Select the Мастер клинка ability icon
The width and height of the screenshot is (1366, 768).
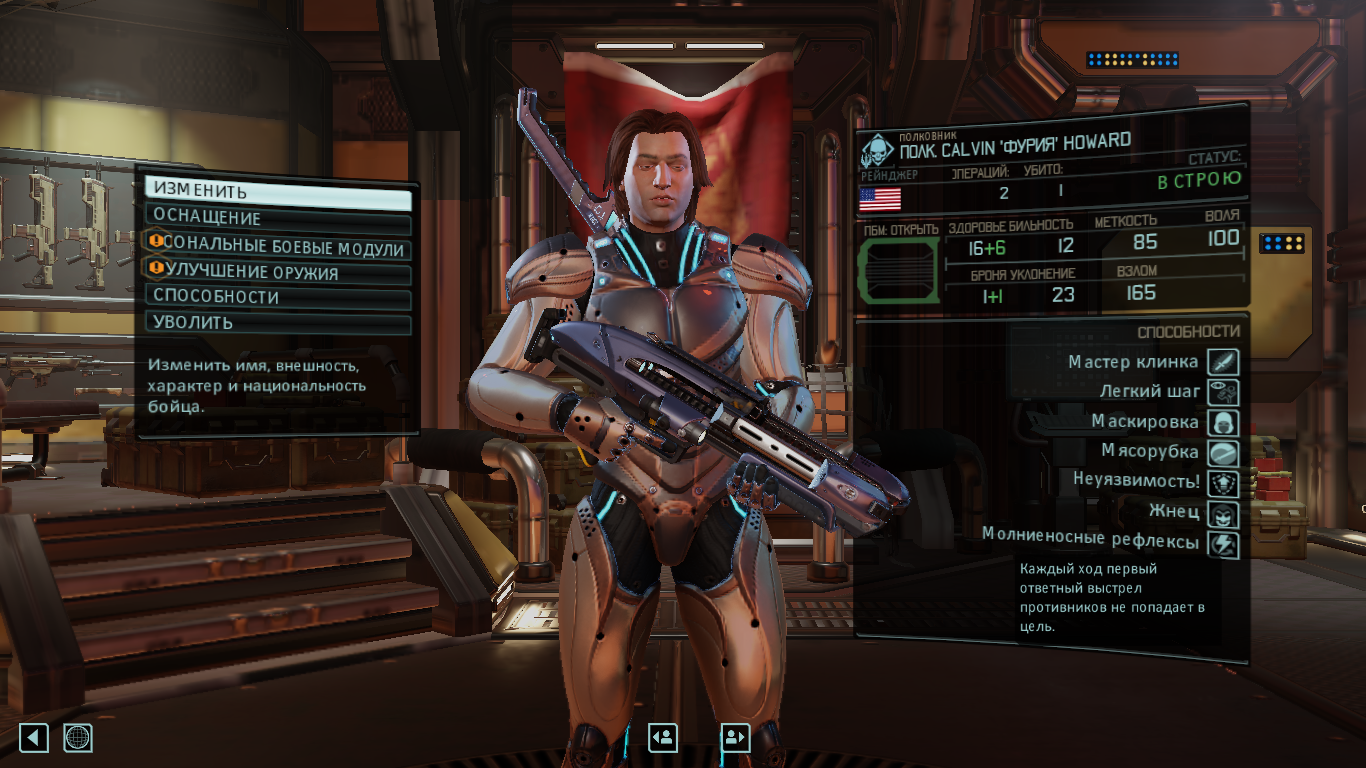[1223, 362]
